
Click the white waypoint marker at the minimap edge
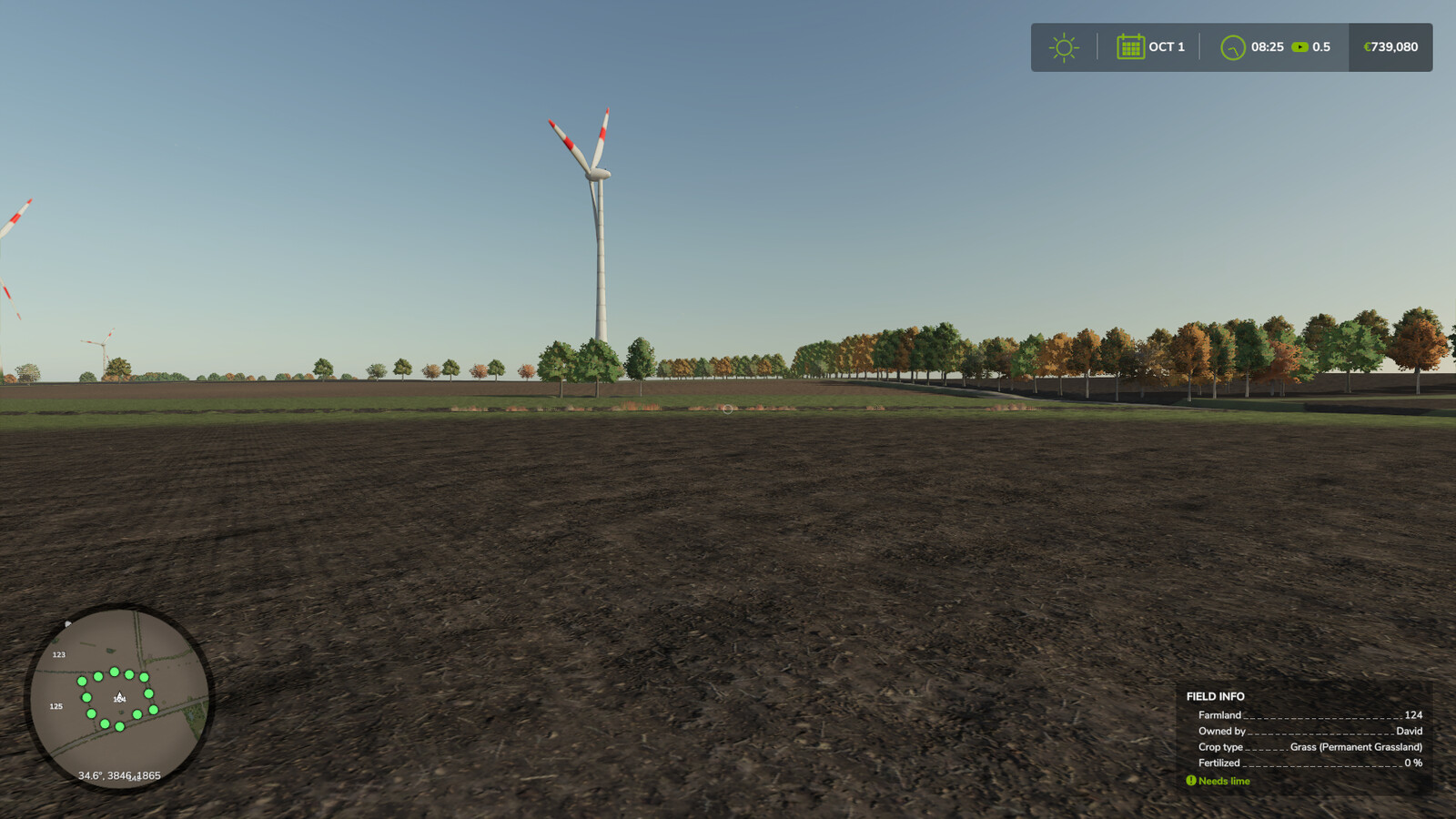[x=68, y=625]
